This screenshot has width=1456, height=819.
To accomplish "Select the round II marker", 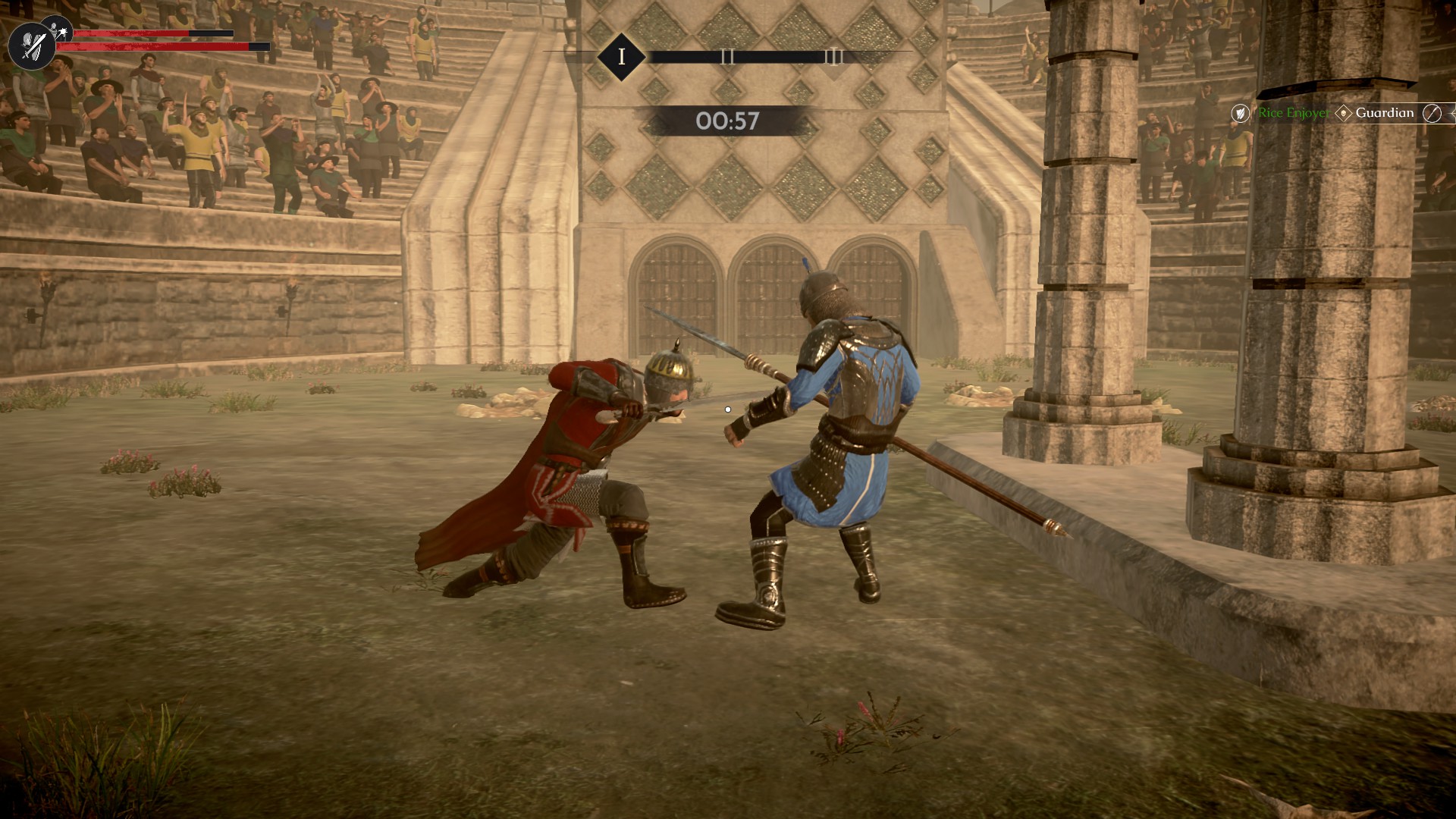I will pyautogui.click(x=727, y=56).
